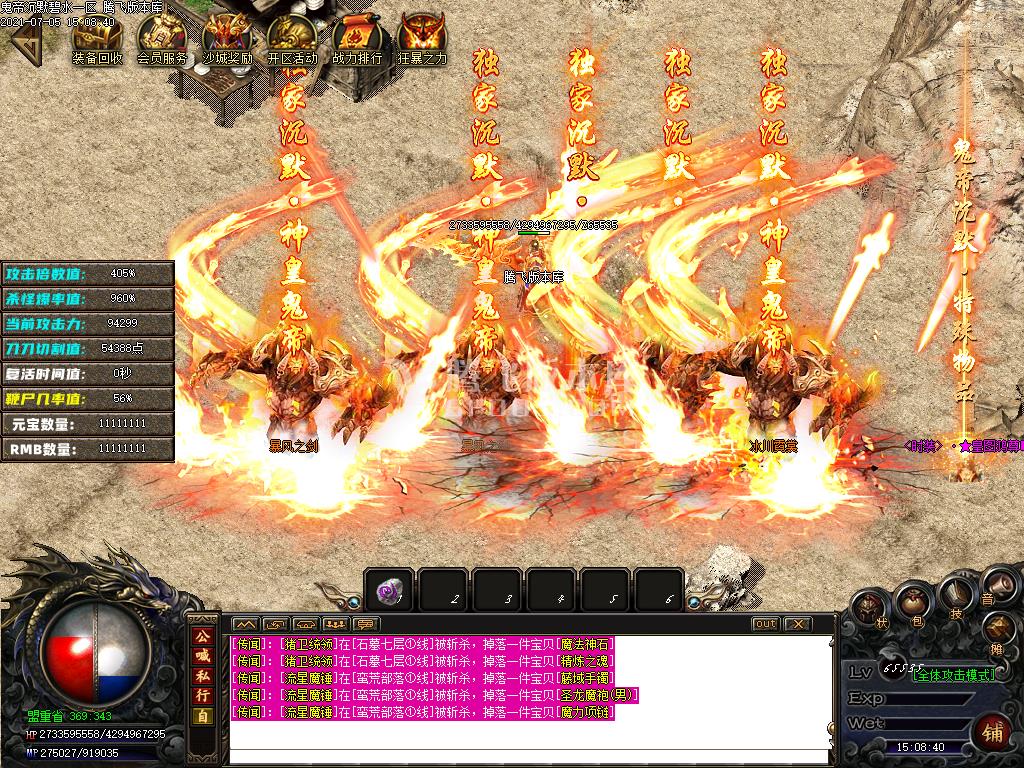1024x768 pixels.
Task: Select the 行 guild chat channel
Action: pos(203,695)
